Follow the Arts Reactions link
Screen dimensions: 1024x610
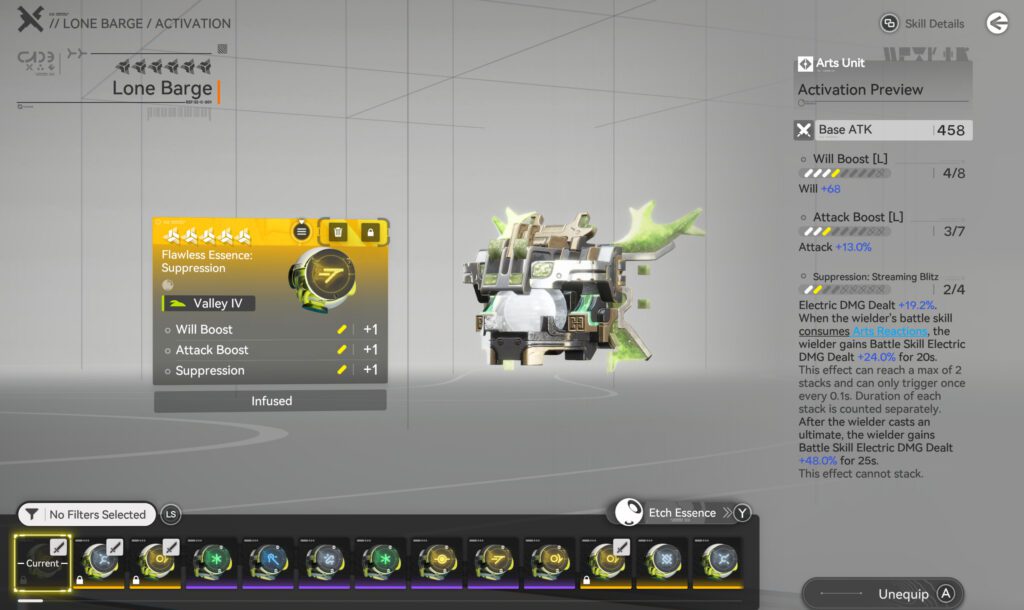pos(890,331)
